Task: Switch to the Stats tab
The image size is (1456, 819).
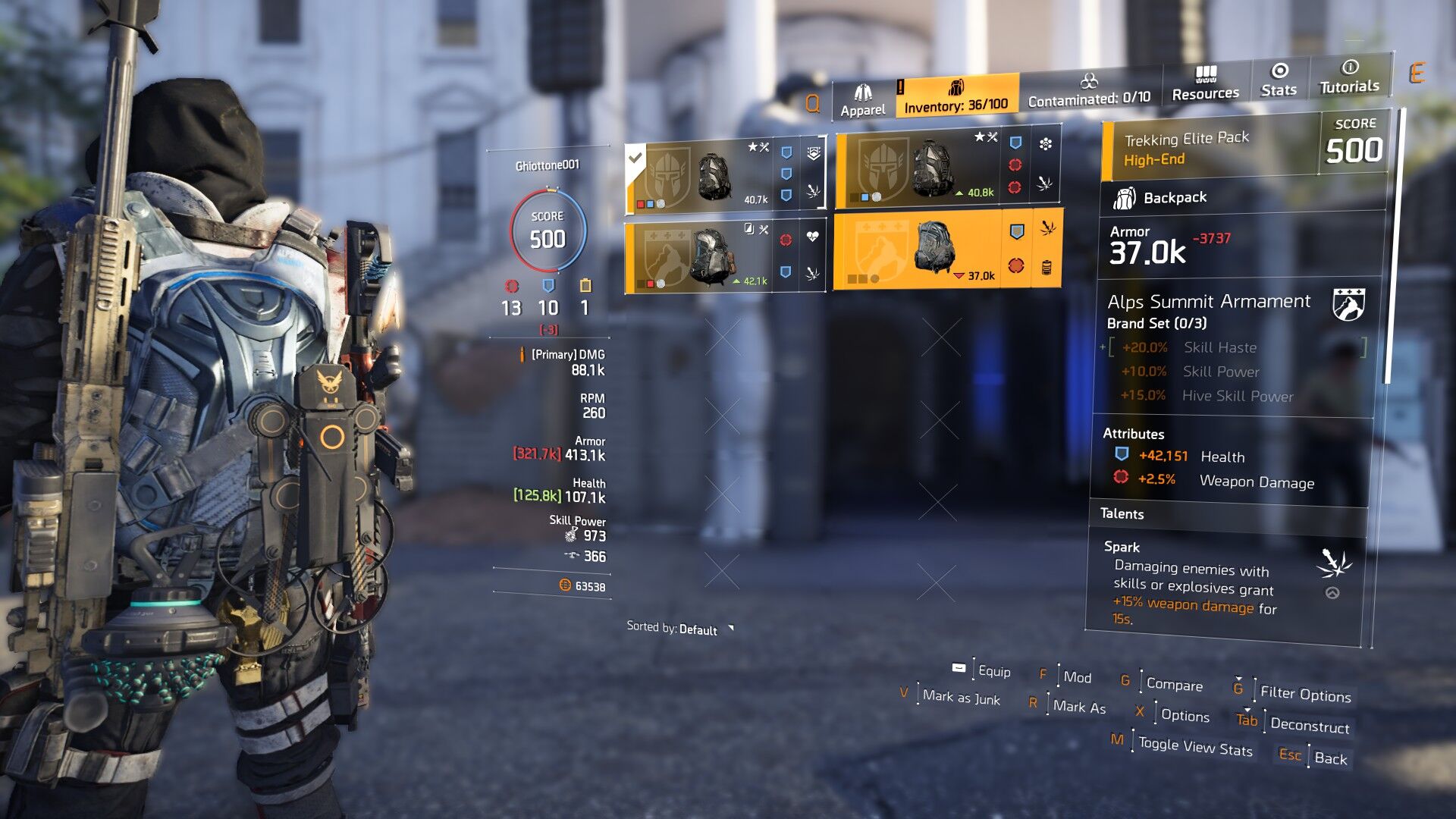Action: (x=1279, y=80)
